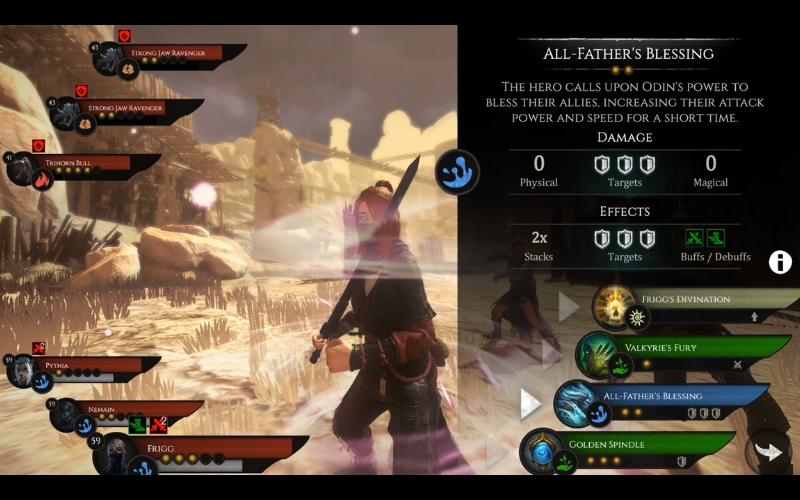Click the blue swirl ability type icon
Screen dimensions: 800x500
[x=457, y=172]
